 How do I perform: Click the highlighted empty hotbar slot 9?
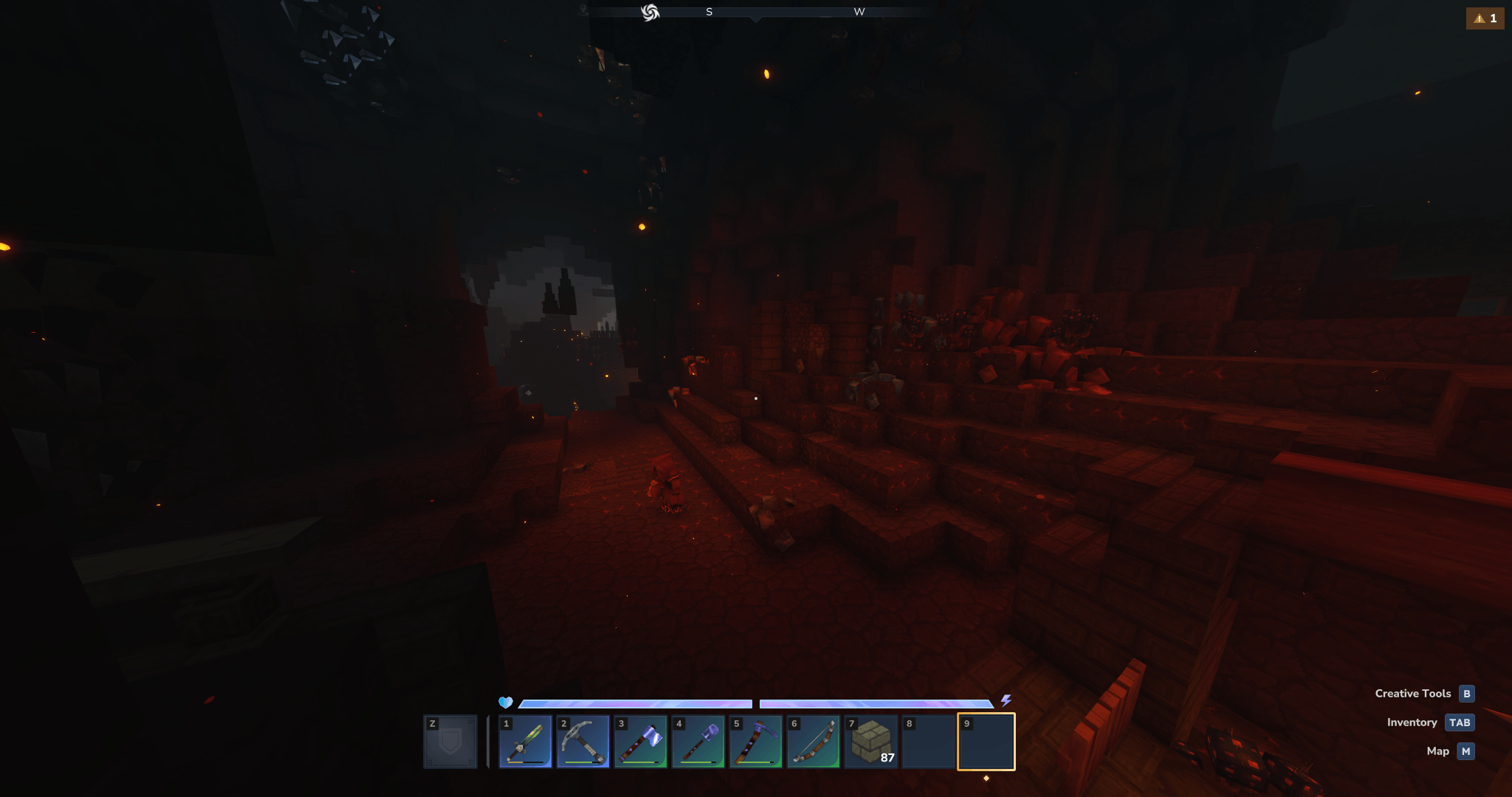click(986, 742)
